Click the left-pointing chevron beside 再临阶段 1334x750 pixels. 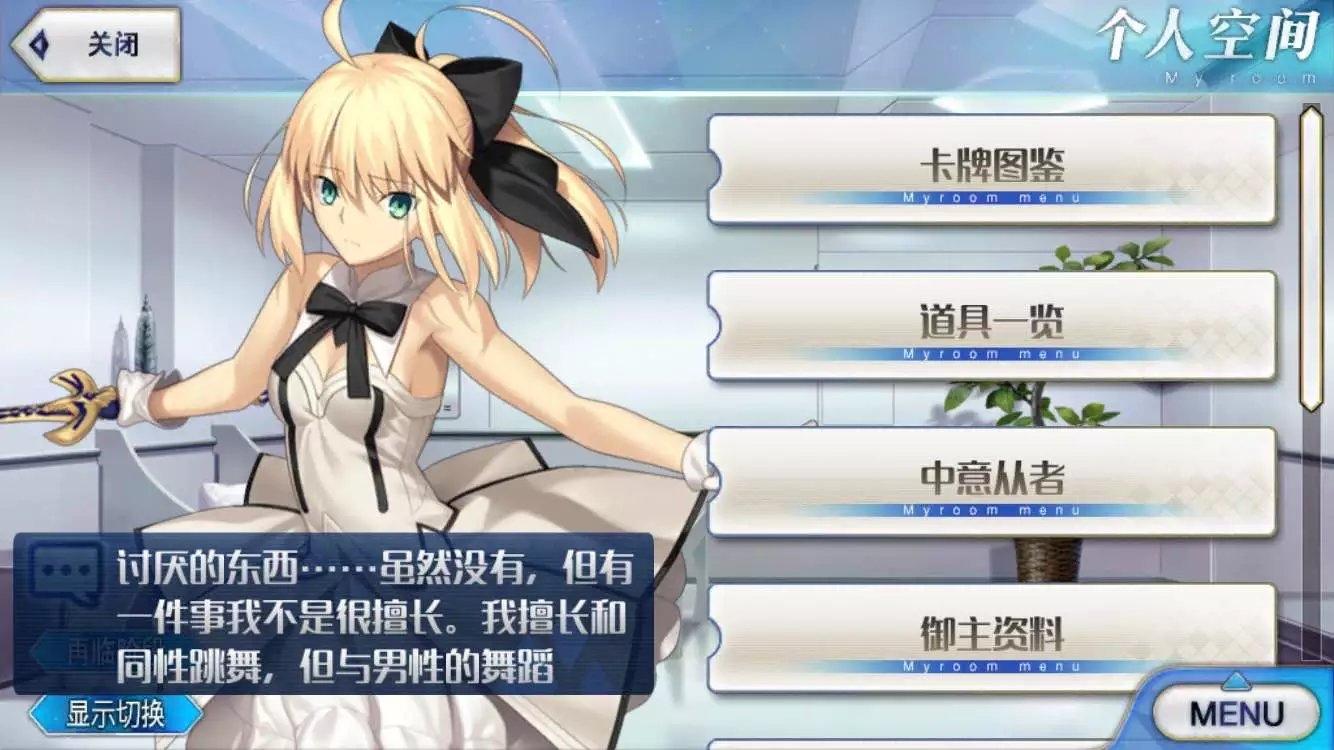click(x=33, y=647)
